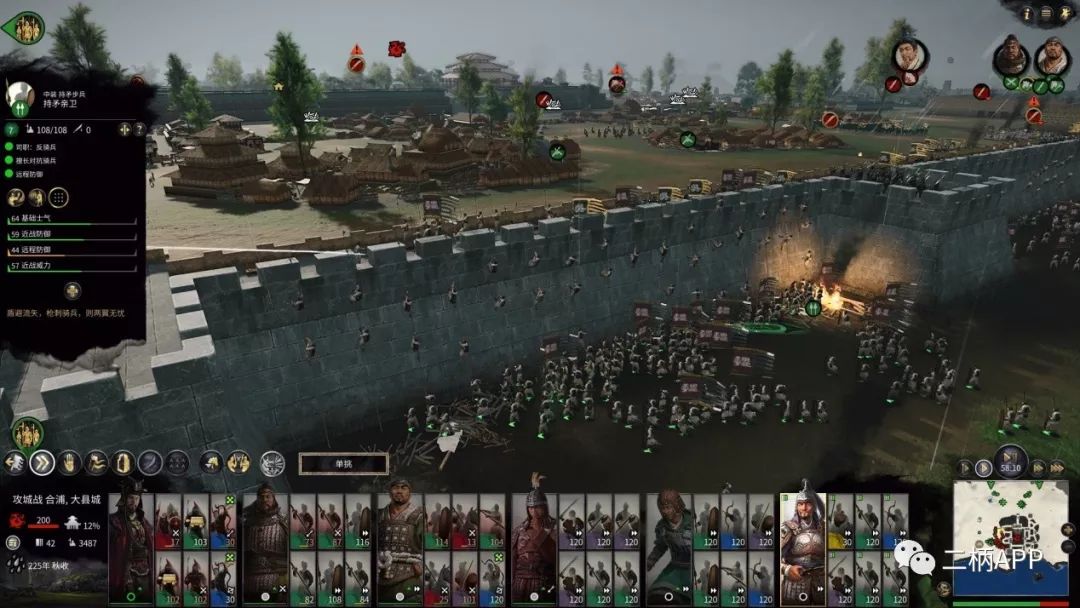The image size is (1080, 608).
Task: Open the unit details round button
Action: point(72,291)
